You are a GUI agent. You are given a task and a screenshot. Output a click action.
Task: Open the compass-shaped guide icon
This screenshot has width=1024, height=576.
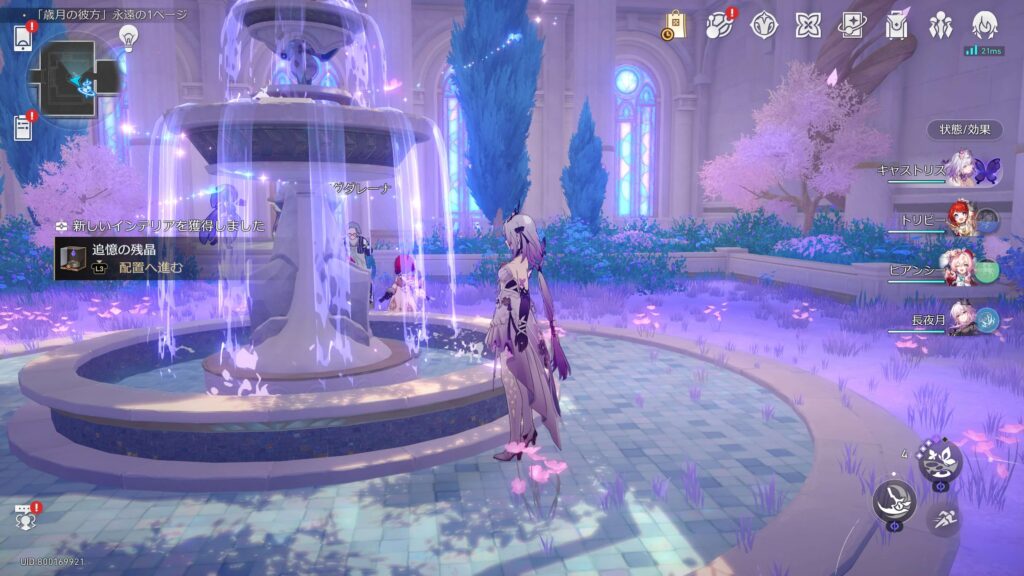pyautogui.click(x=764, y=25)
